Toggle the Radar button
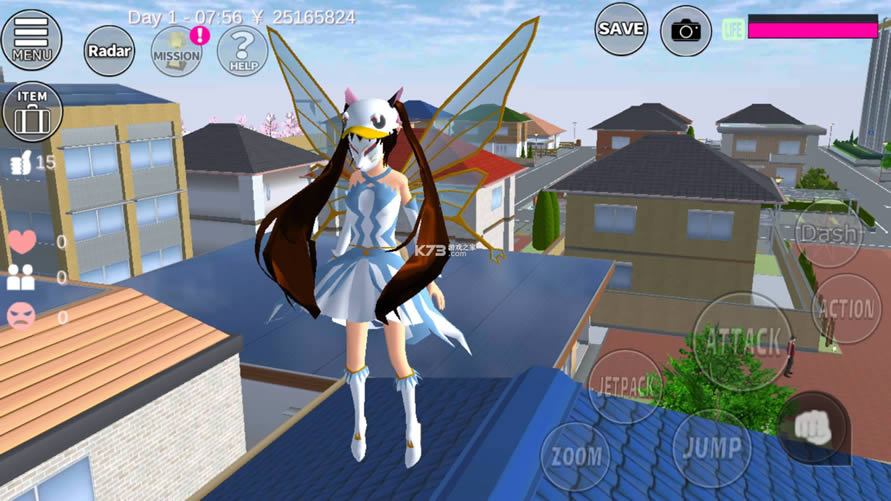891x501 pixels. [x=109, y=50]
